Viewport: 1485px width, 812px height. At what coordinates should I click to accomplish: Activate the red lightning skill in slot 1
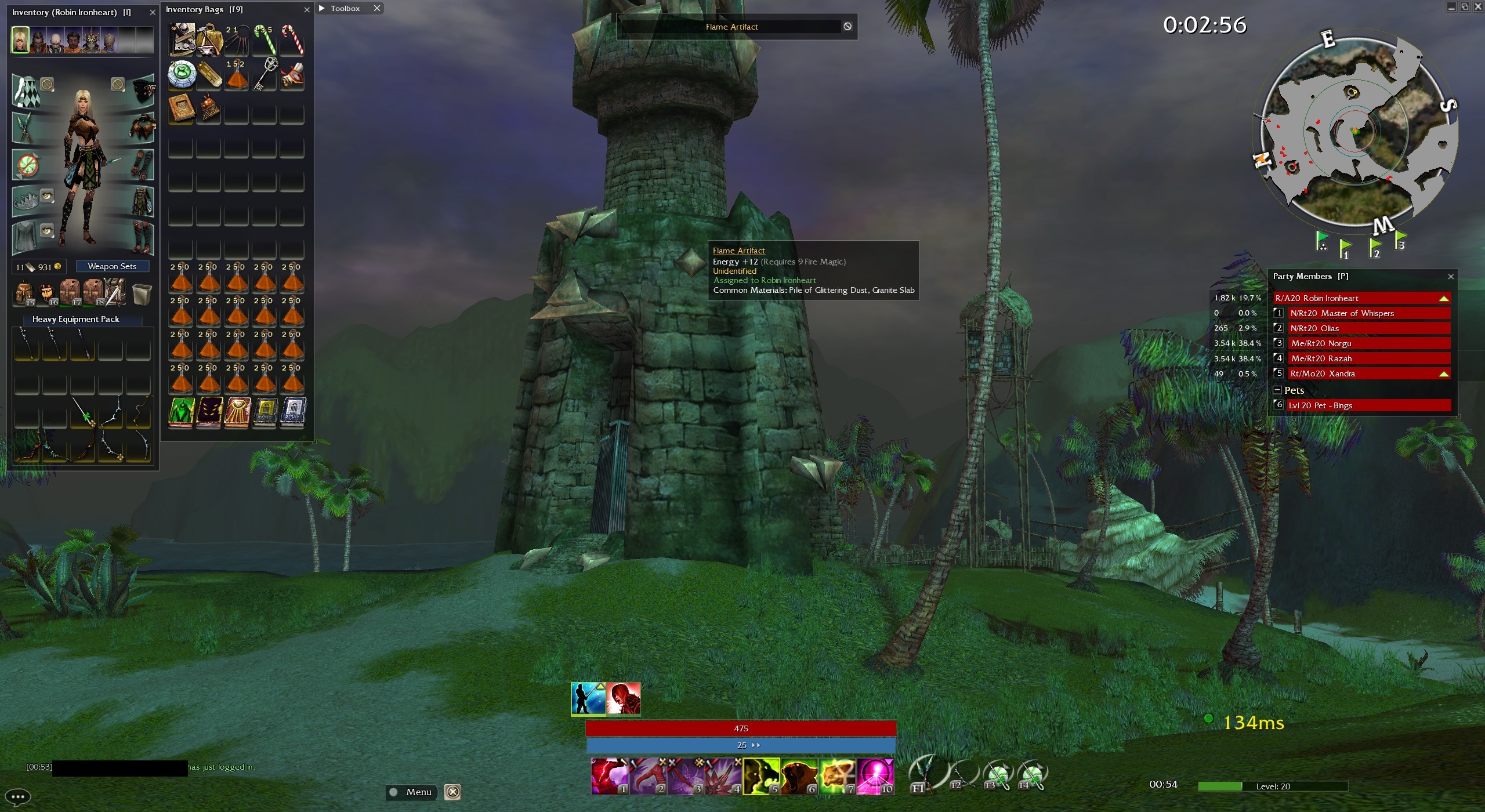pos(609,776)
